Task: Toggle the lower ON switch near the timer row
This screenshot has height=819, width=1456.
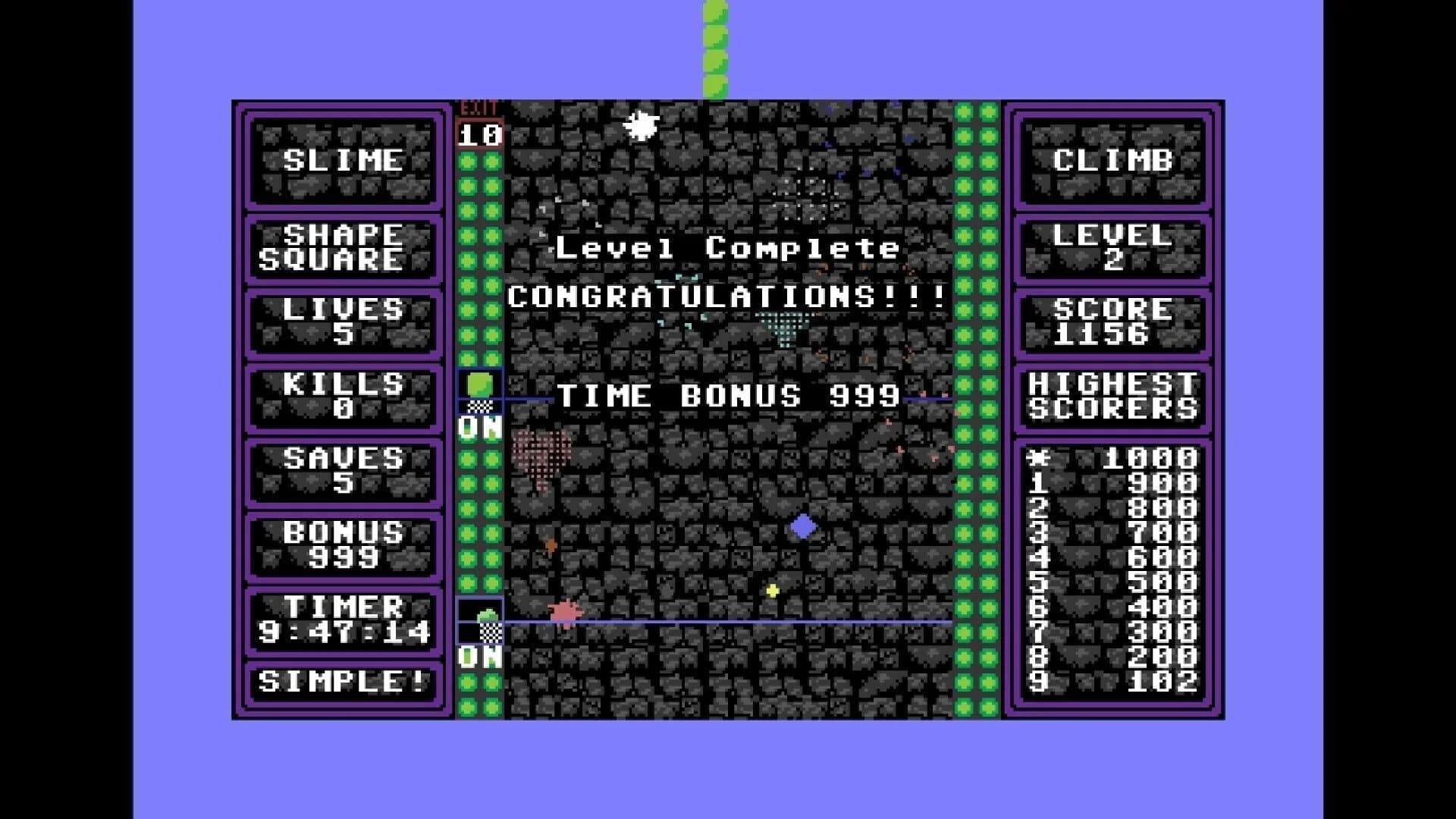Action: tap(478, 657)
